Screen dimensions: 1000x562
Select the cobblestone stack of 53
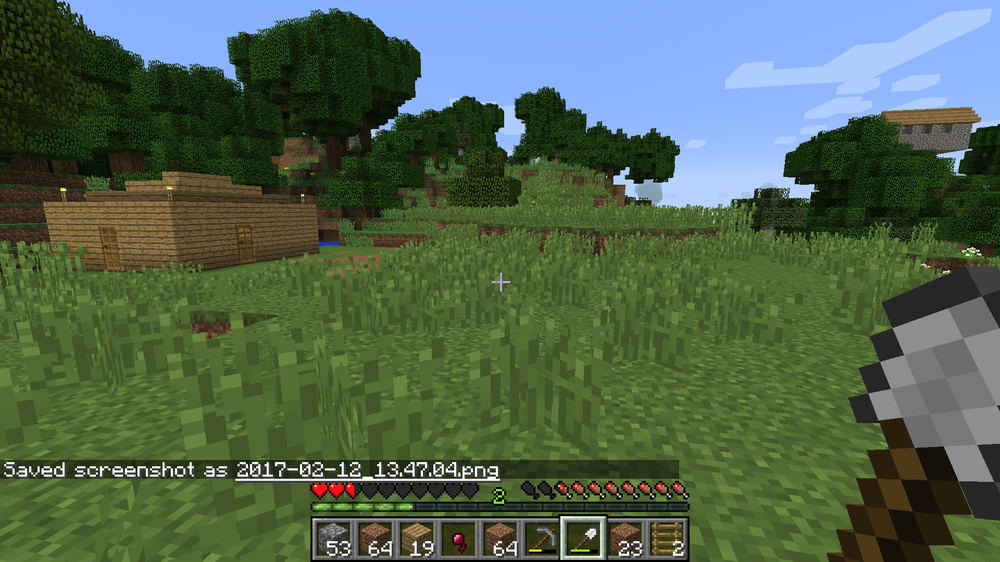(x=334, y=539)
